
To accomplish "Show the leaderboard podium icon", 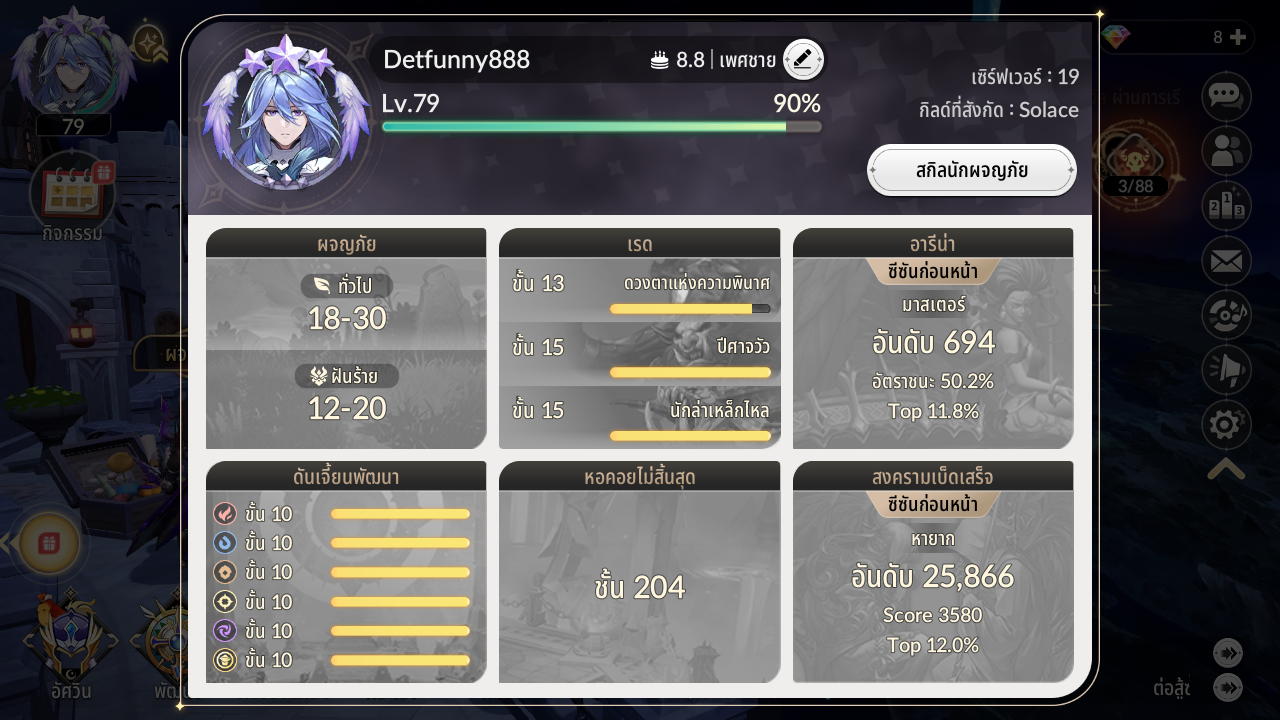I will point(1226,207).
